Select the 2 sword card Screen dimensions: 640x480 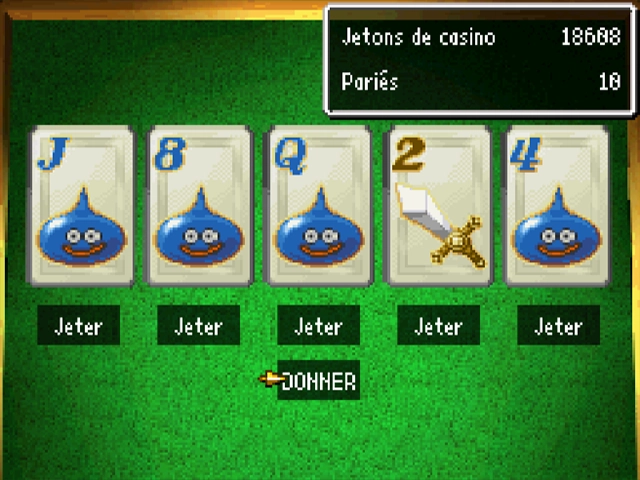click(438, 207)
